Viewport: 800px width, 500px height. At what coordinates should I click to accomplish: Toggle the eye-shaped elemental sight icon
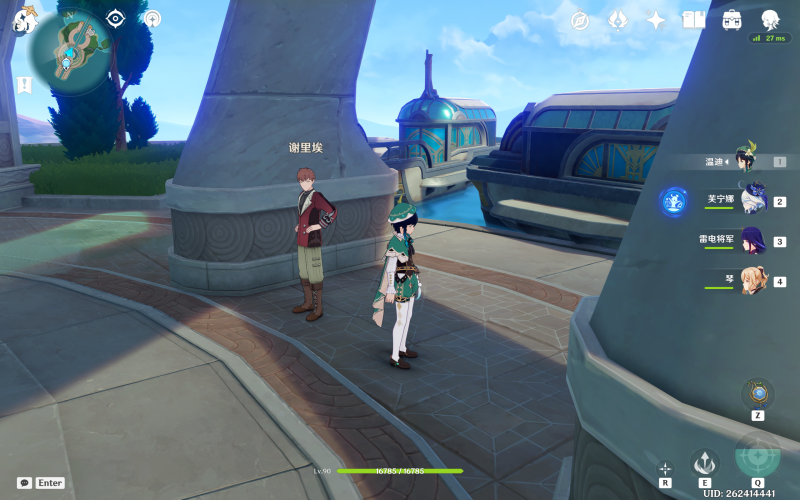116,18
